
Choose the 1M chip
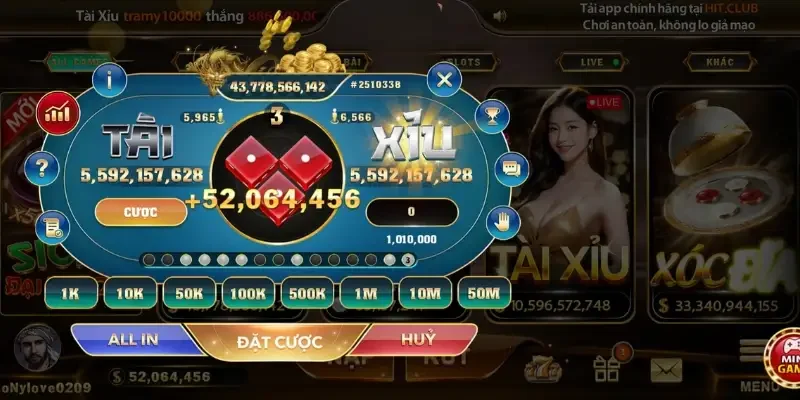pyautogui.click(x=366, y=293)
